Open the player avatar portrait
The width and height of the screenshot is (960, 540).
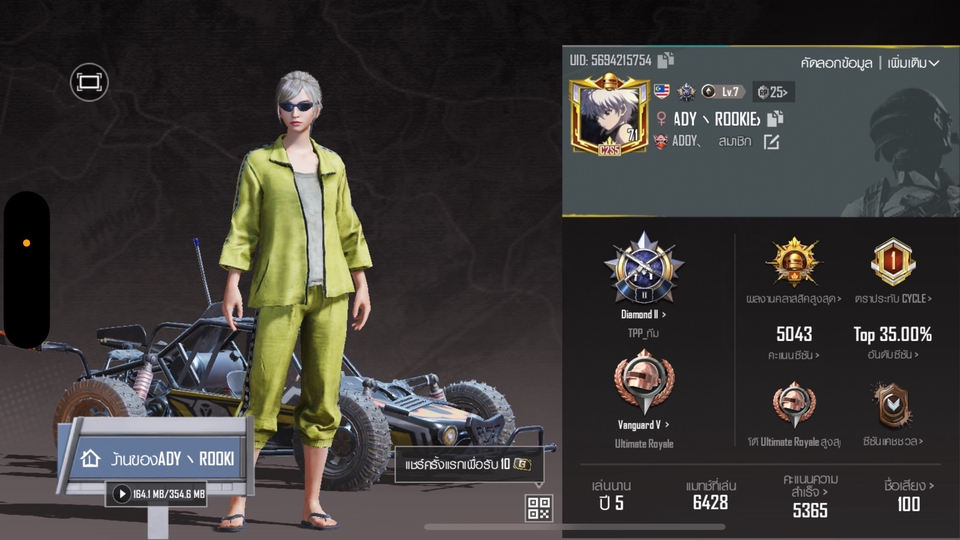[609, 117]
